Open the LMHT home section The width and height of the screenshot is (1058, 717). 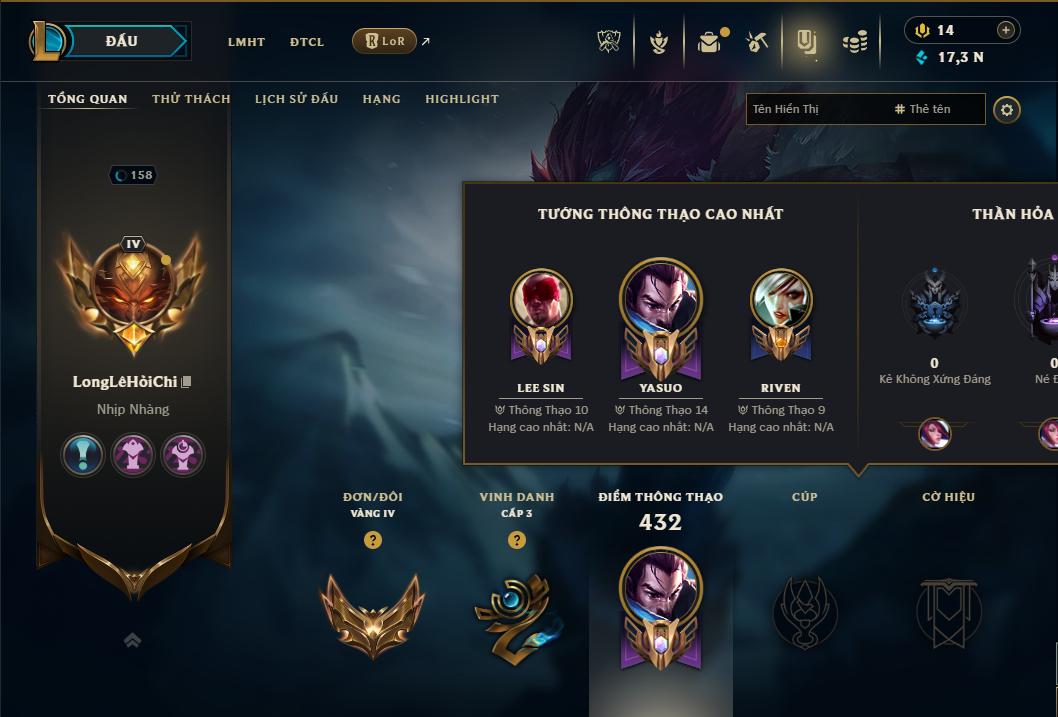pyautogui.click(x=246, y=42)
